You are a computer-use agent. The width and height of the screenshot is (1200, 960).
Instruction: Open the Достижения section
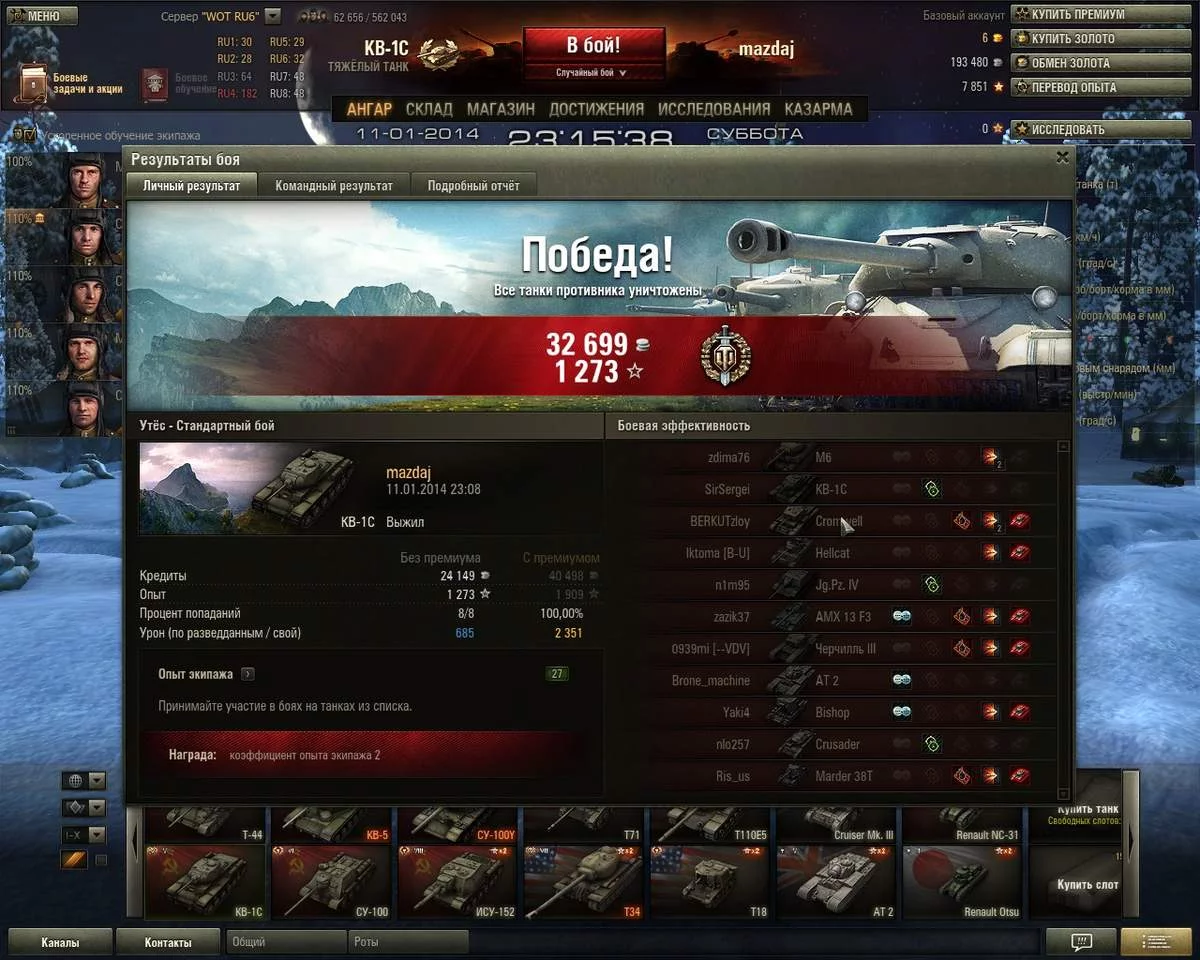point(596,109)
